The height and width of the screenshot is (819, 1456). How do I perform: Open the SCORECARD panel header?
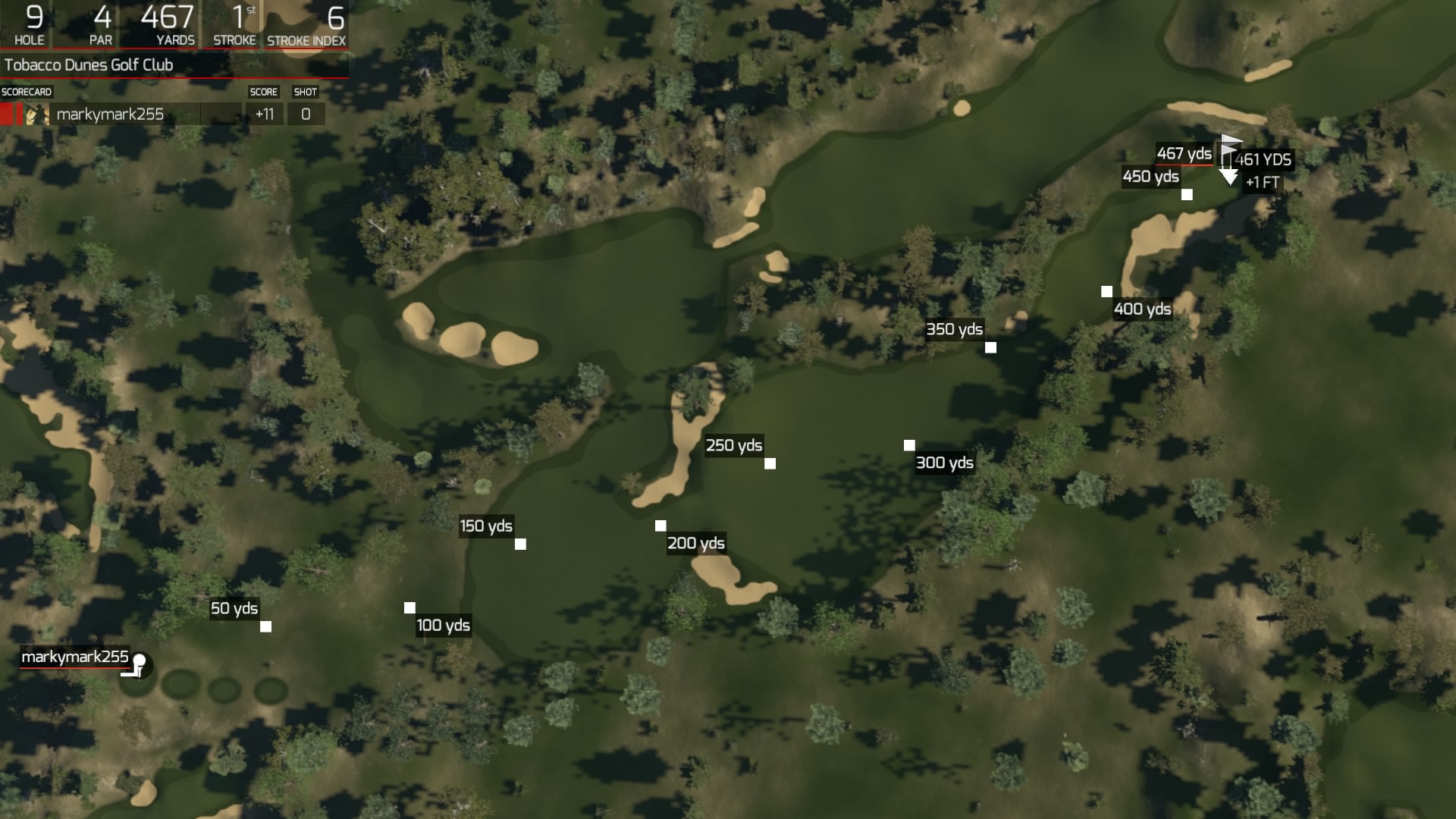coord(25,91)
